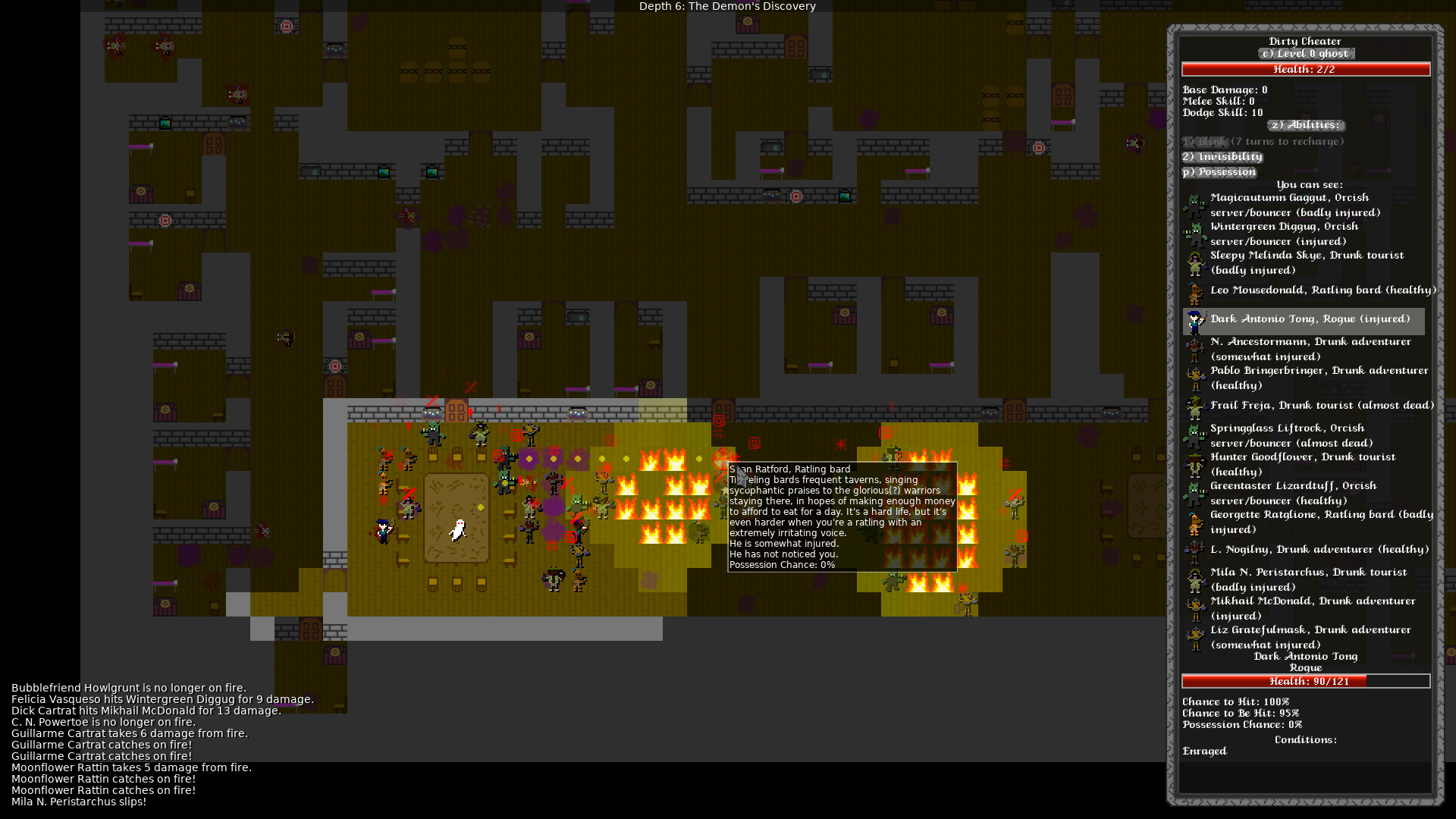The width and height of the screenshot is (1456, 819).
Task: Click the Susan Ratford tooltip window
Action: [843, 516]
